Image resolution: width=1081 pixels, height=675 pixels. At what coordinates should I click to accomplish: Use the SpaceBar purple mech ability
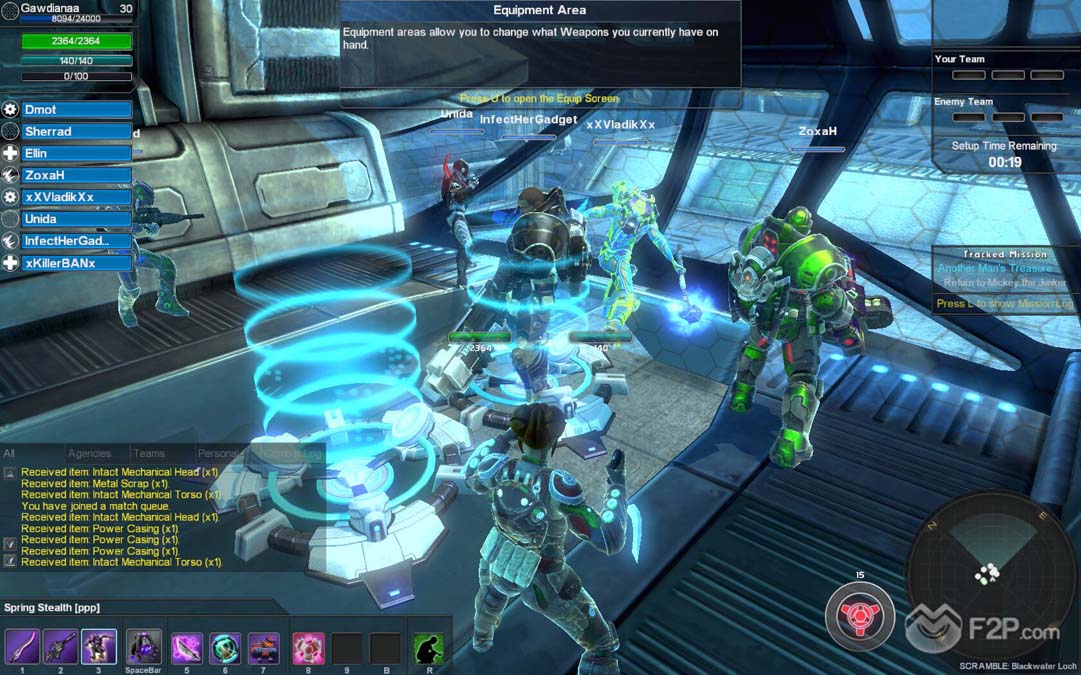click(143, 647)
